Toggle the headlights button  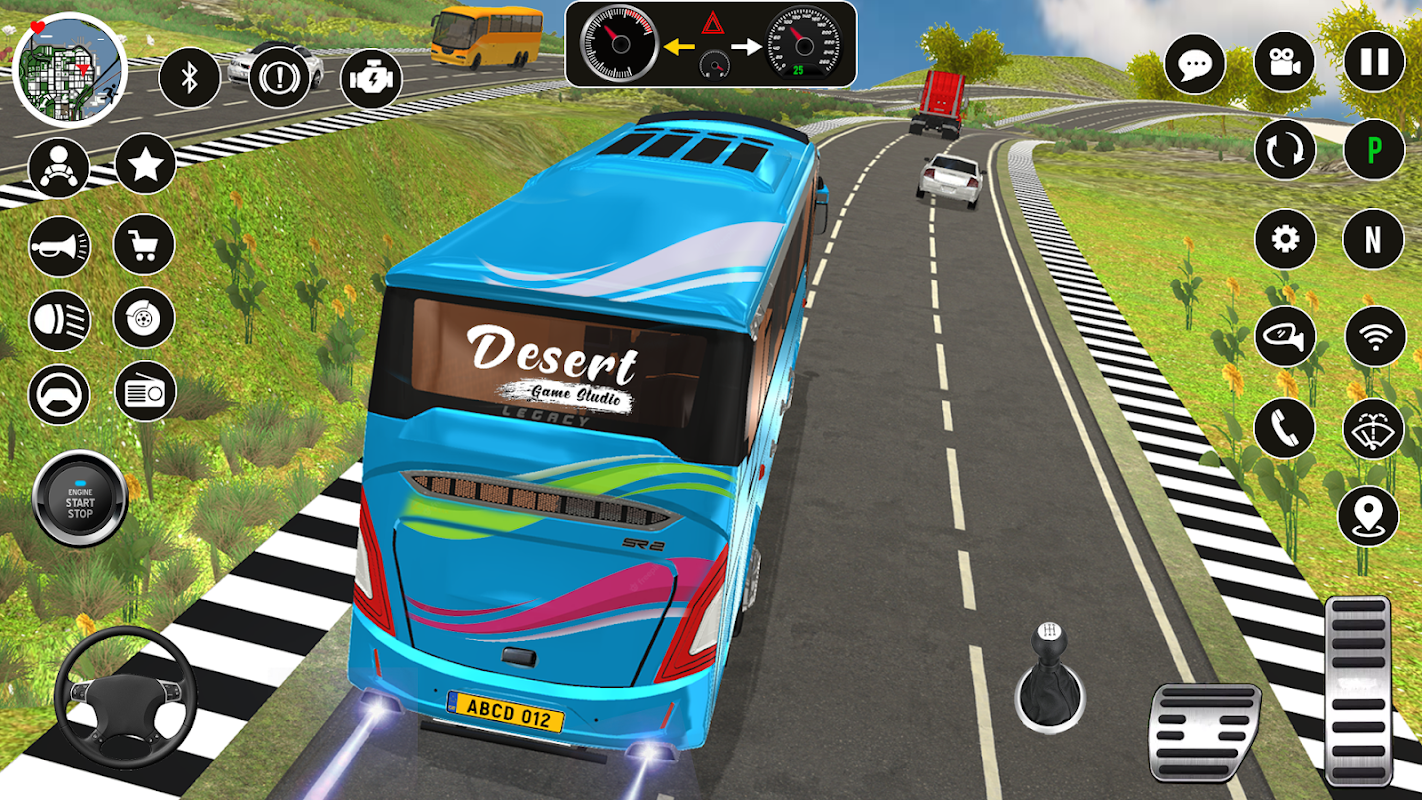point(59,321)
